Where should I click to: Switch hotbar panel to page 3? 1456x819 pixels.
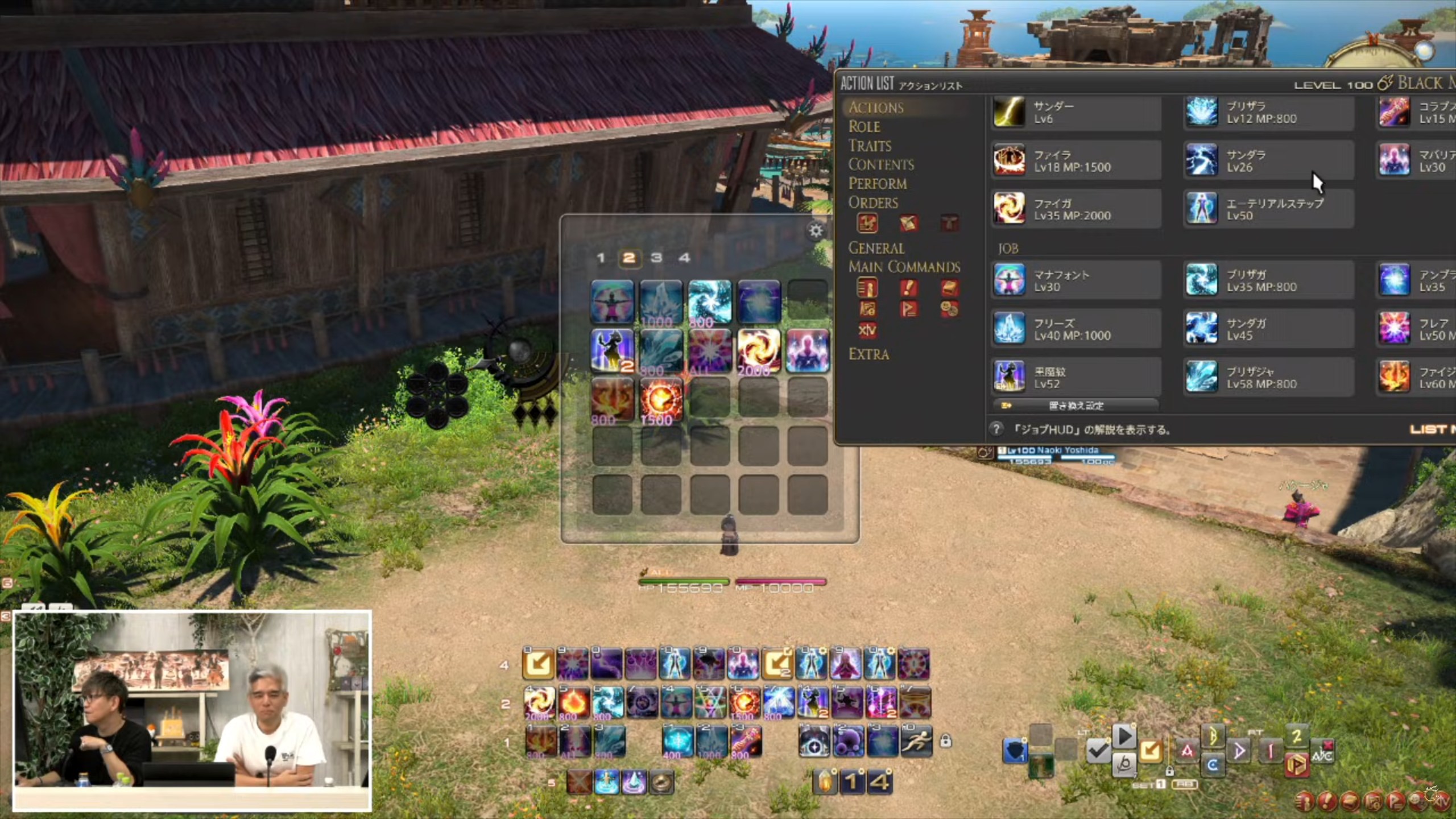pyautogui.click(x=656, y=258)
